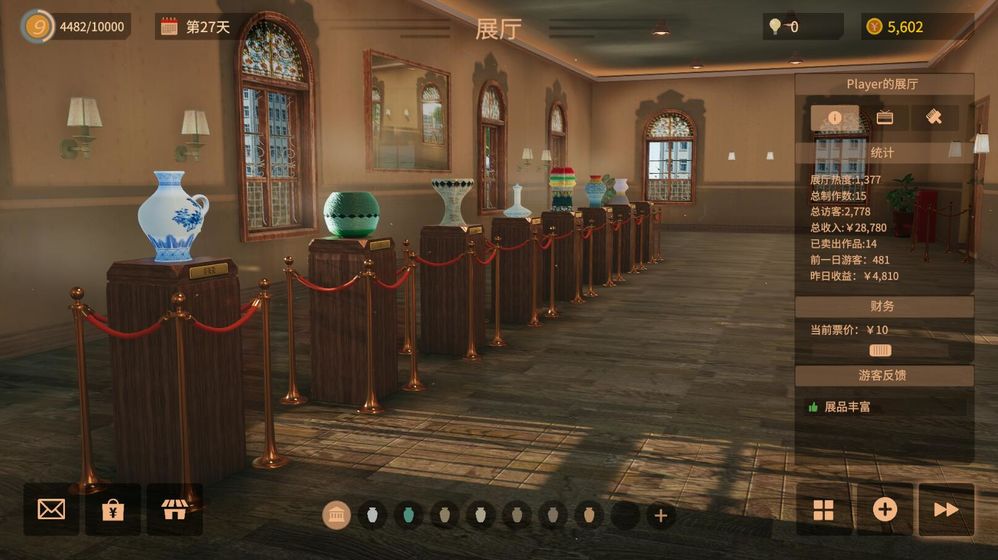Image resolution: width=998 pixels, height=560 pixels.
Task: Activate the fast-forward button
Action: (x=945, y=510)
